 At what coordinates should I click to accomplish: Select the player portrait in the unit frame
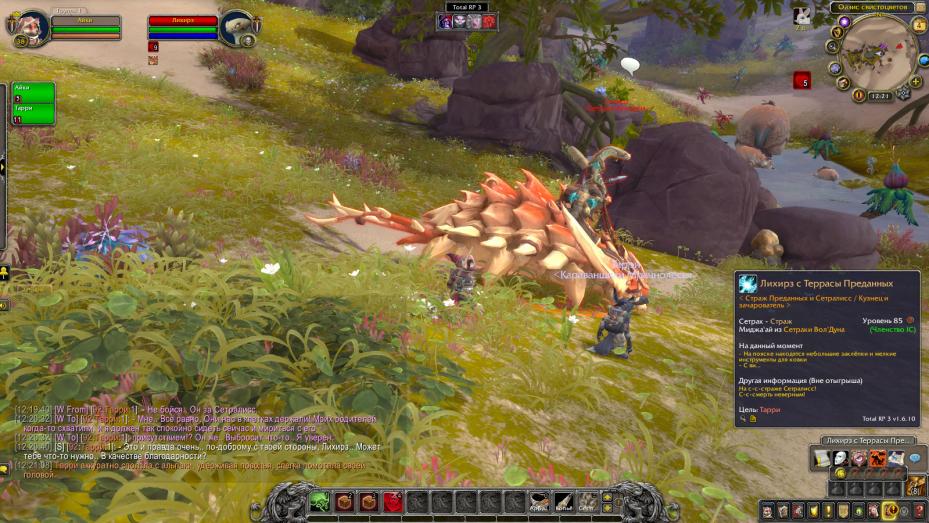click(x=31, y=26)
